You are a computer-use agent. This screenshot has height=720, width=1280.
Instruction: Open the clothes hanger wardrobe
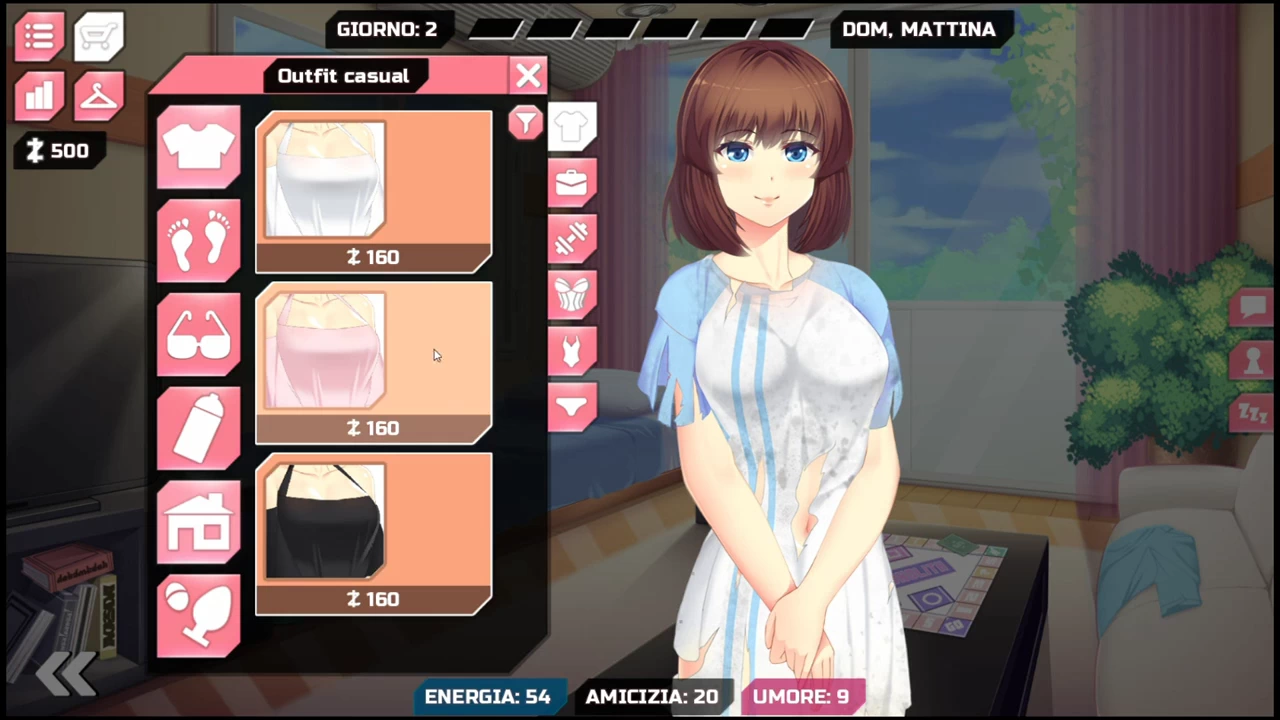(x=98, y=96)
